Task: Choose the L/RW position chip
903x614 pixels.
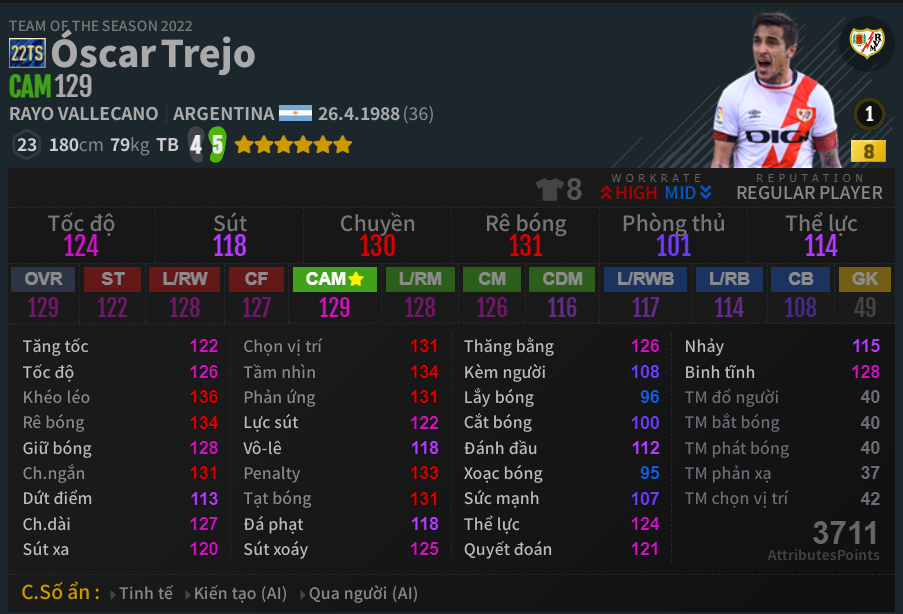Action: (184, 279)
